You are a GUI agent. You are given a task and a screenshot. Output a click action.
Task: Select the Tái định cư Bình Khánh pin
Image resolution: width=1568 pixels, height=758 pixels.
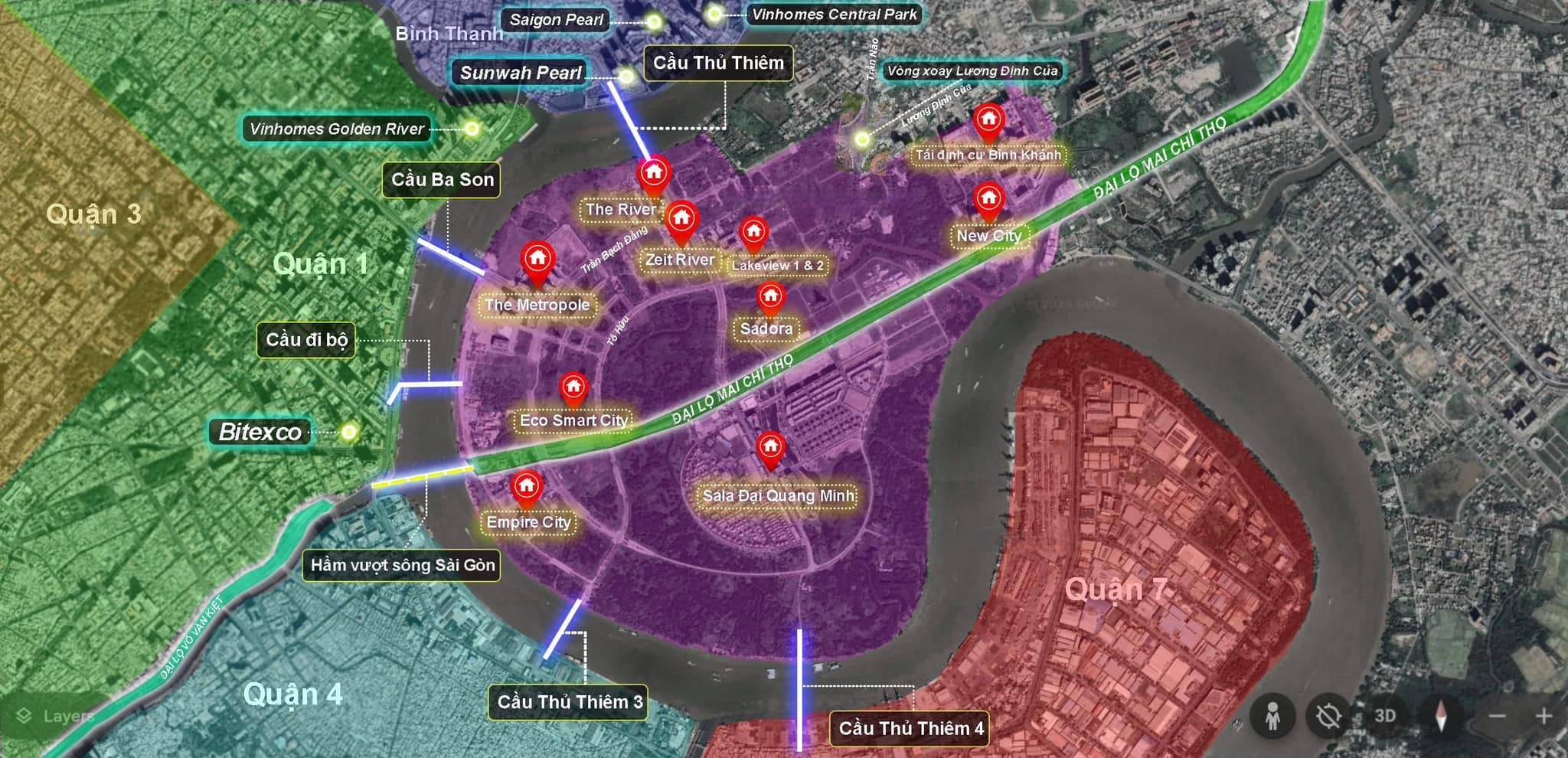click(988, 120)
